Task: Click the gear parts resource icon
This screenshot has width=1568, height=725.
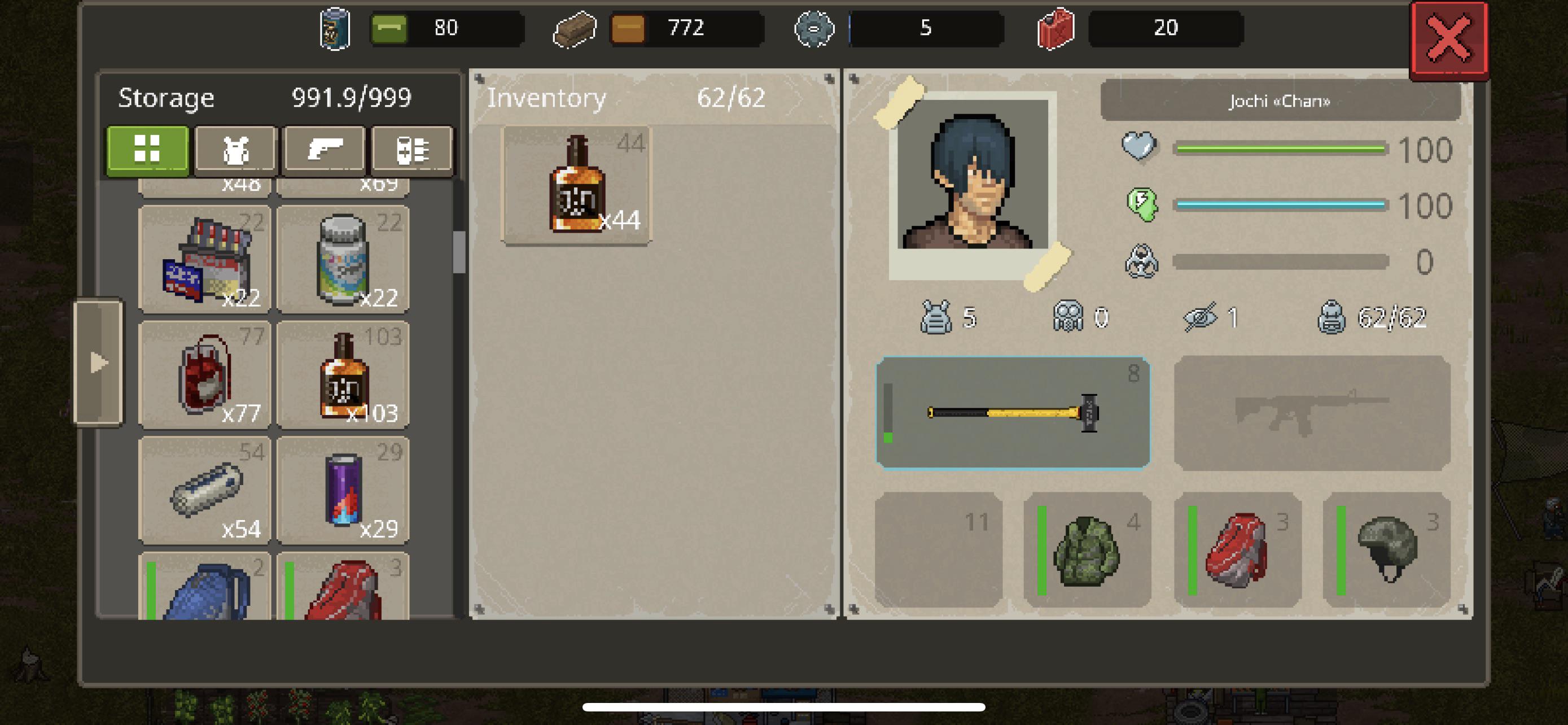Action: coord(814,28)
